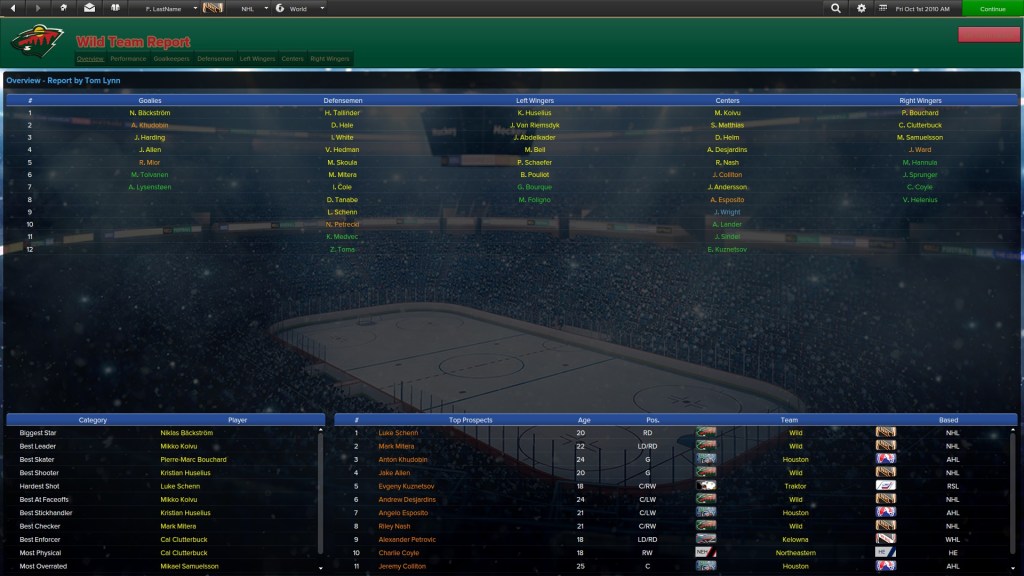Select goalie N. Bäckström in the depth chart

point(150,113)
